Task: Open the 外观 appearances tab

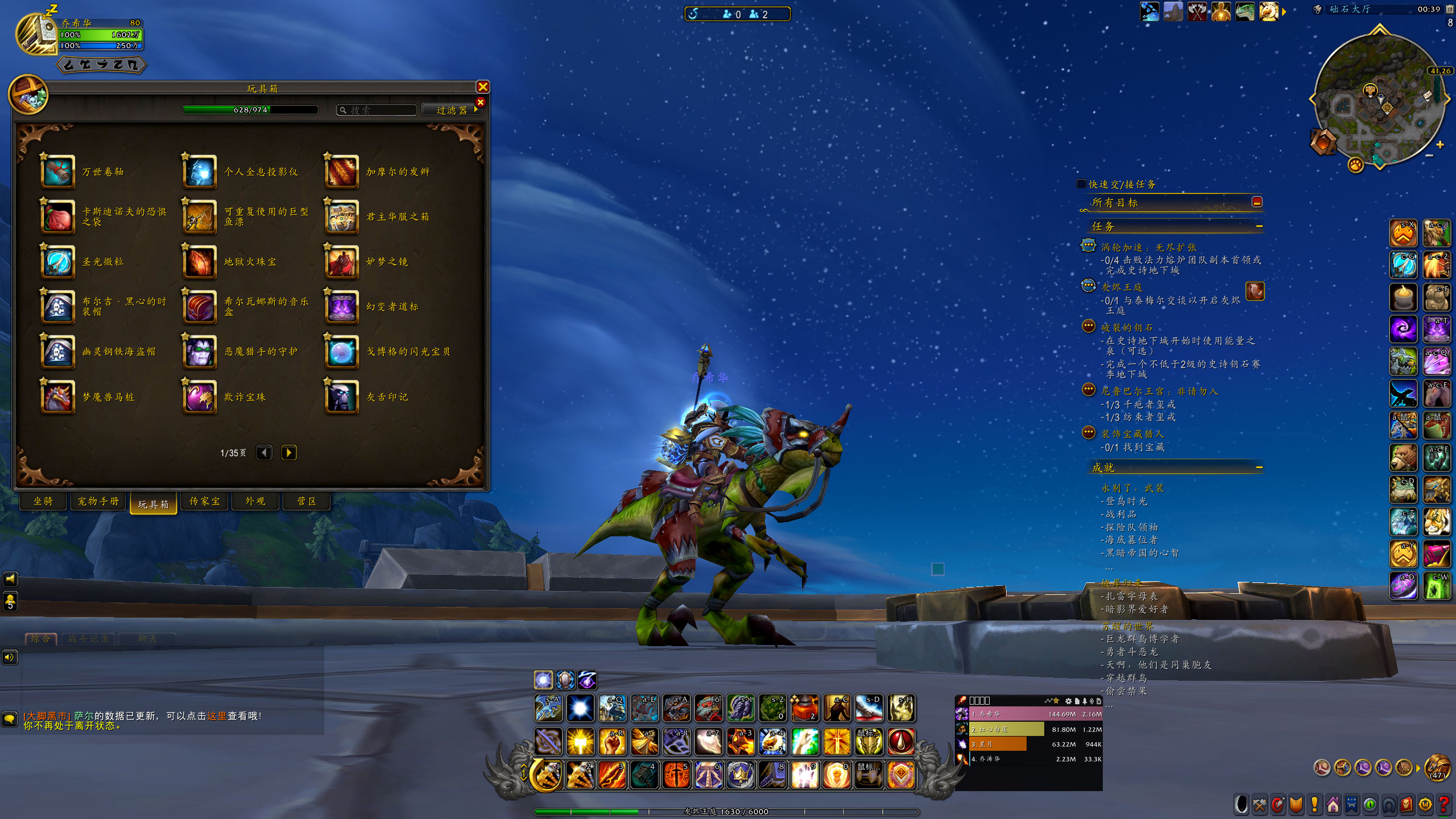Action: pos(255,501)
